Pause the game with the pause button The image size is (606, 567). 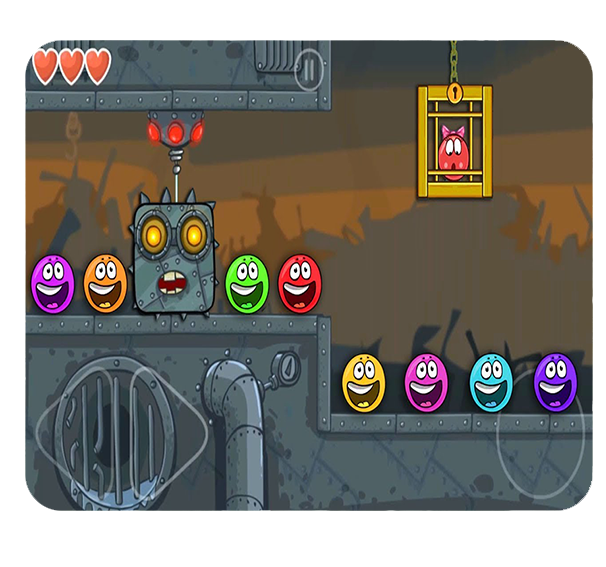click(309, 69)
